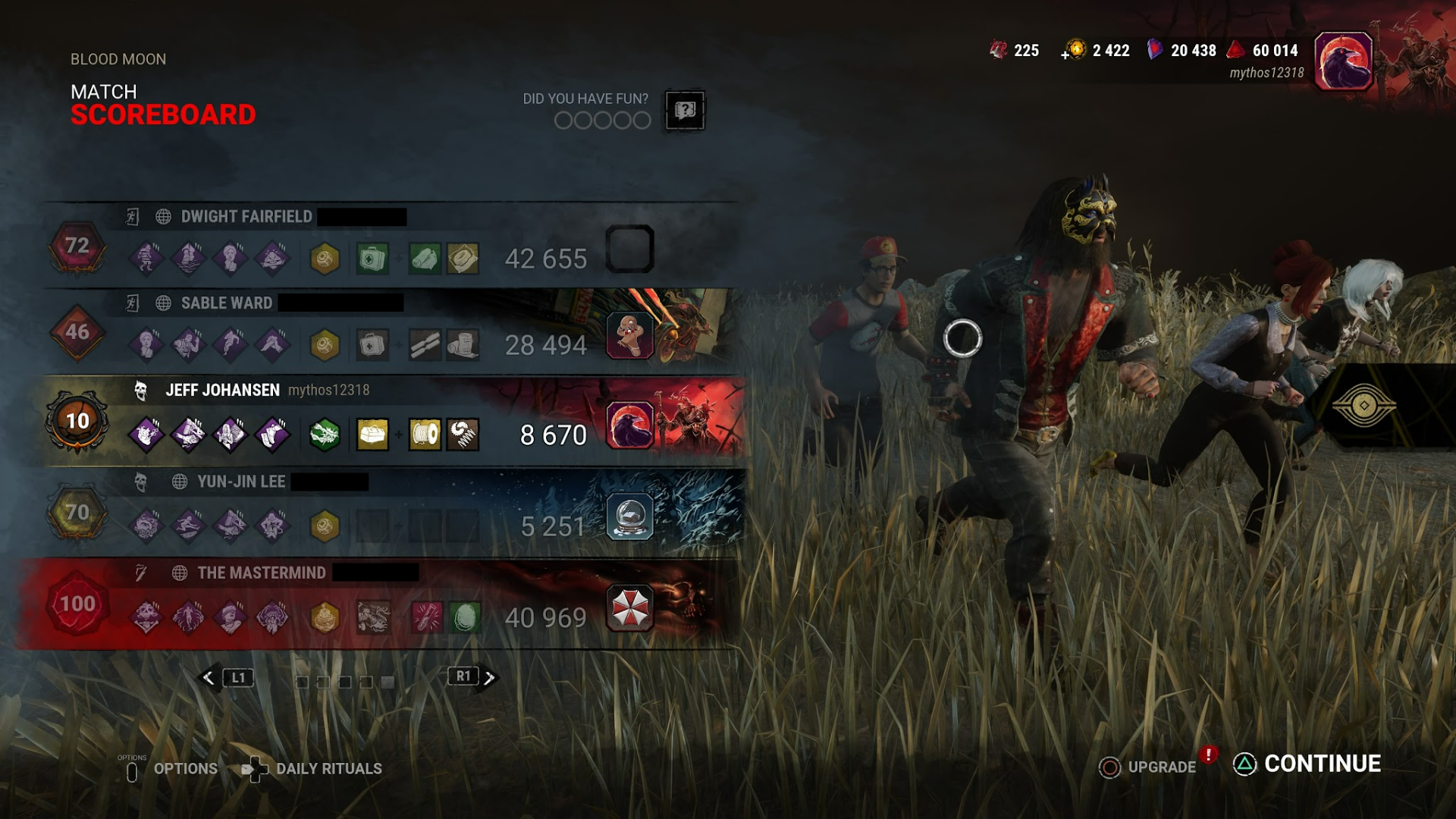Open the Daily Rituals menu
1456x819 pixels.
pyautogui.click(x=329, y=768)
